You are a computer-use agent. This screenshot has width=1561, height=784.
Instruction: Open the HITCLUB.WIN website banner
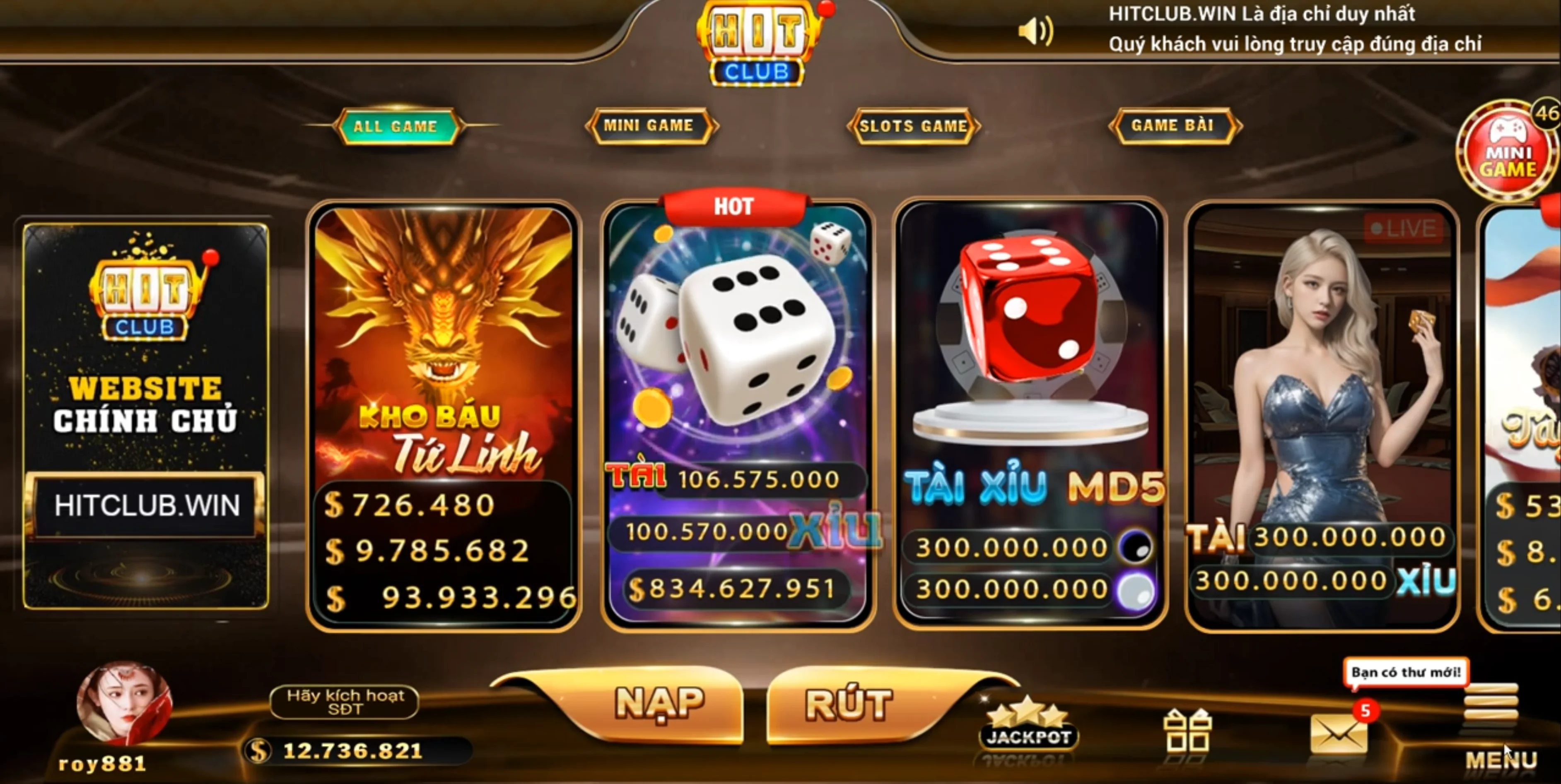pos(145,416)
